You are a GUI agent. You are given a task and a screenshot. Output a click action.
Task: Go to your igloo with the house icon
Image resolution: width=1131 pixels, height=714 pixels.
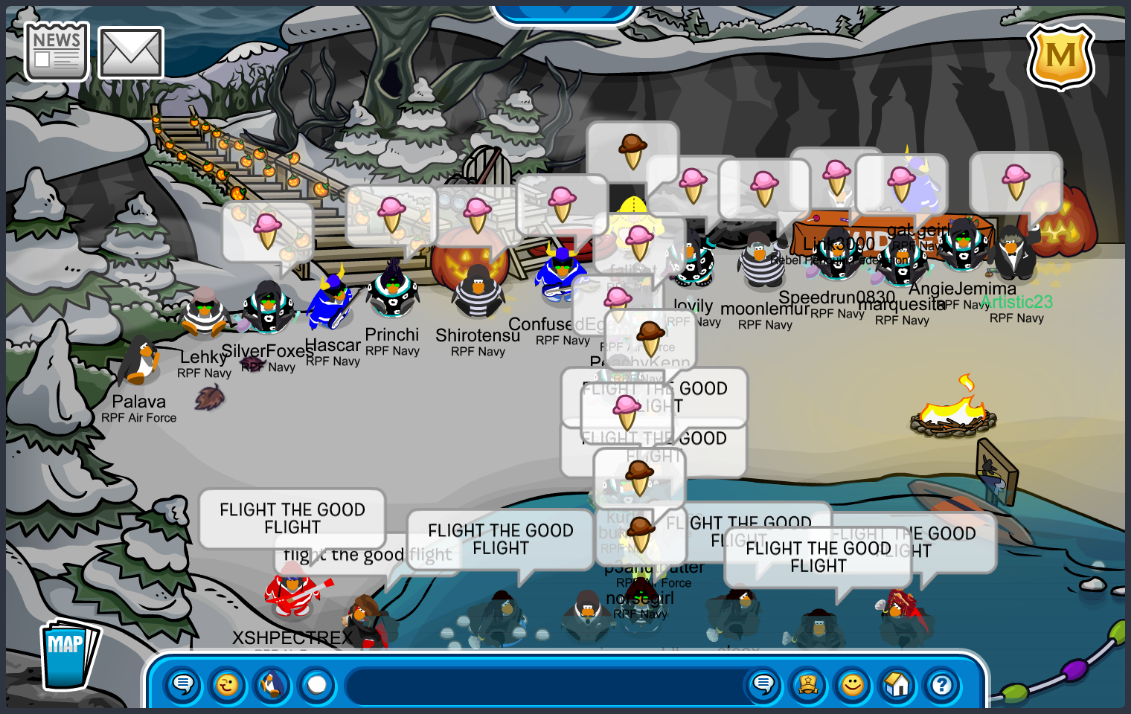(x=897, y=685)
